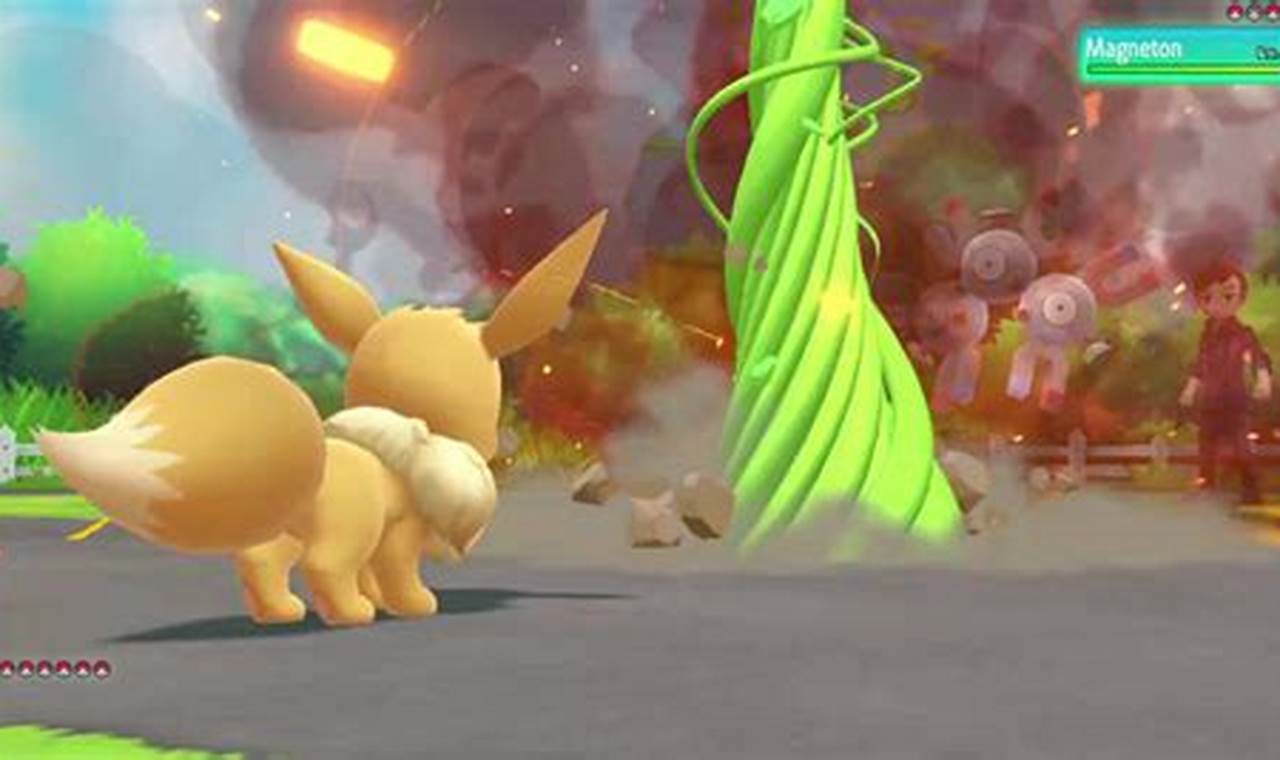Select the second Poké Ball party icon
The width and height of the screenshot is (1280, 760).
tap(27, 670)
